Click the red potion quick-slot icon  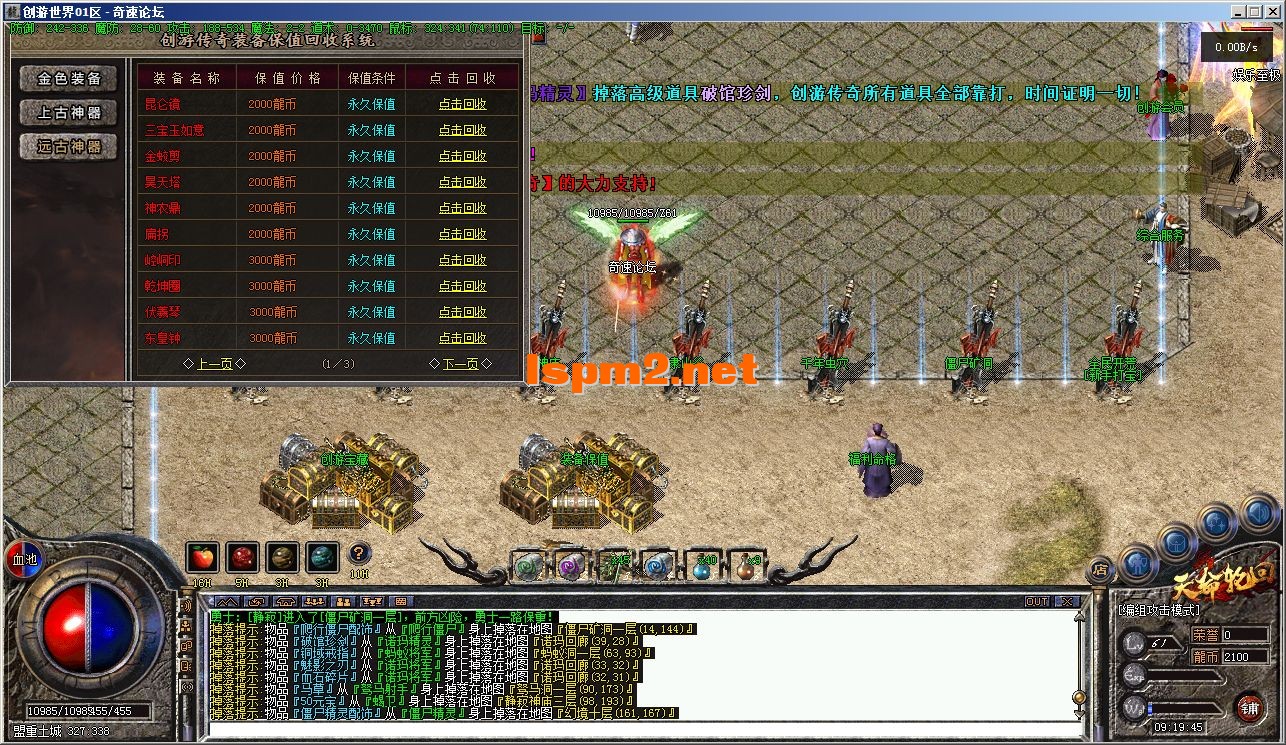[x=242, y=558]
